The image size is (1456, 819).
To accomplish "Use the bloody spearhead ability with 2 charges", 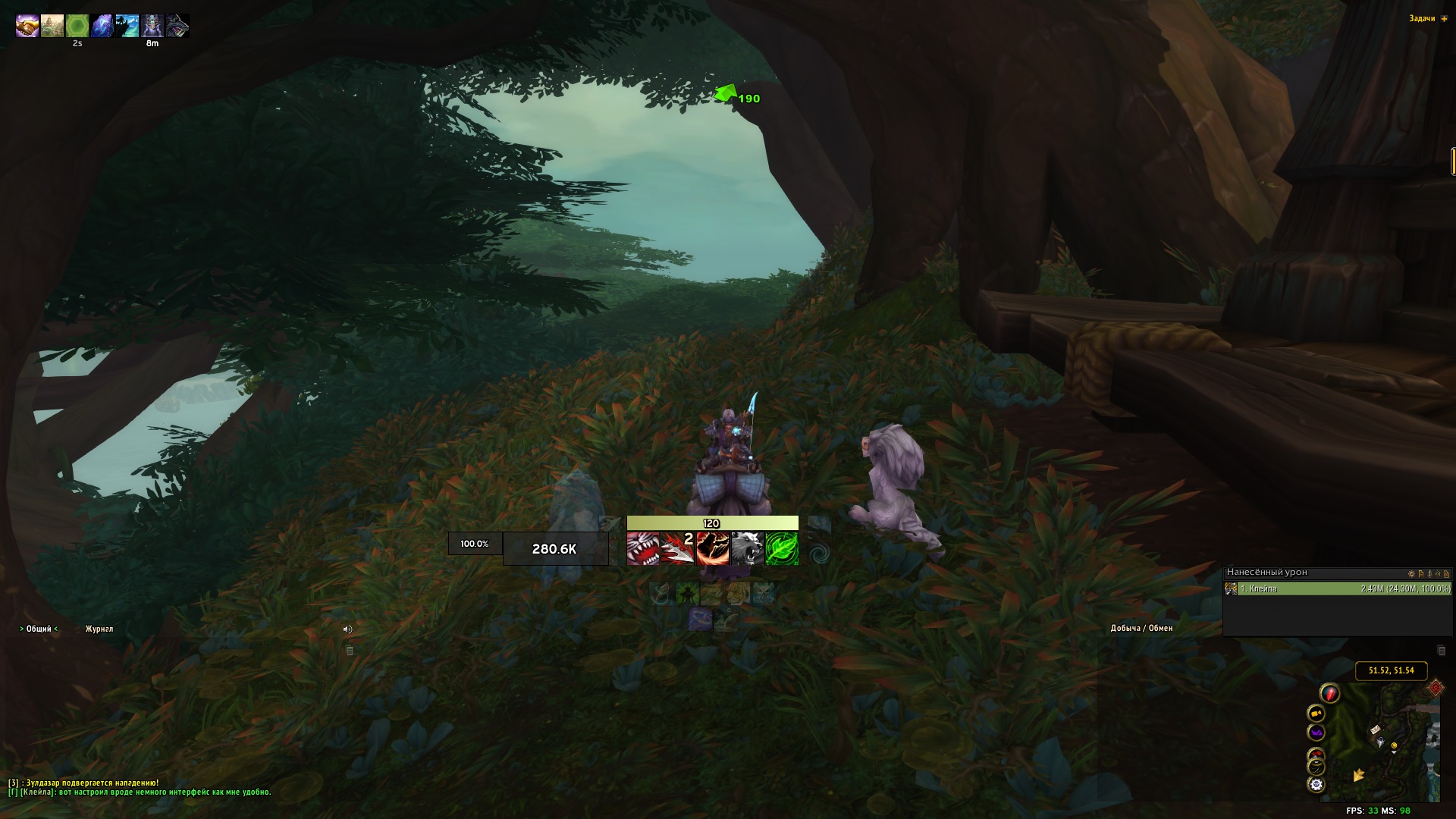I will coord(677,548).
